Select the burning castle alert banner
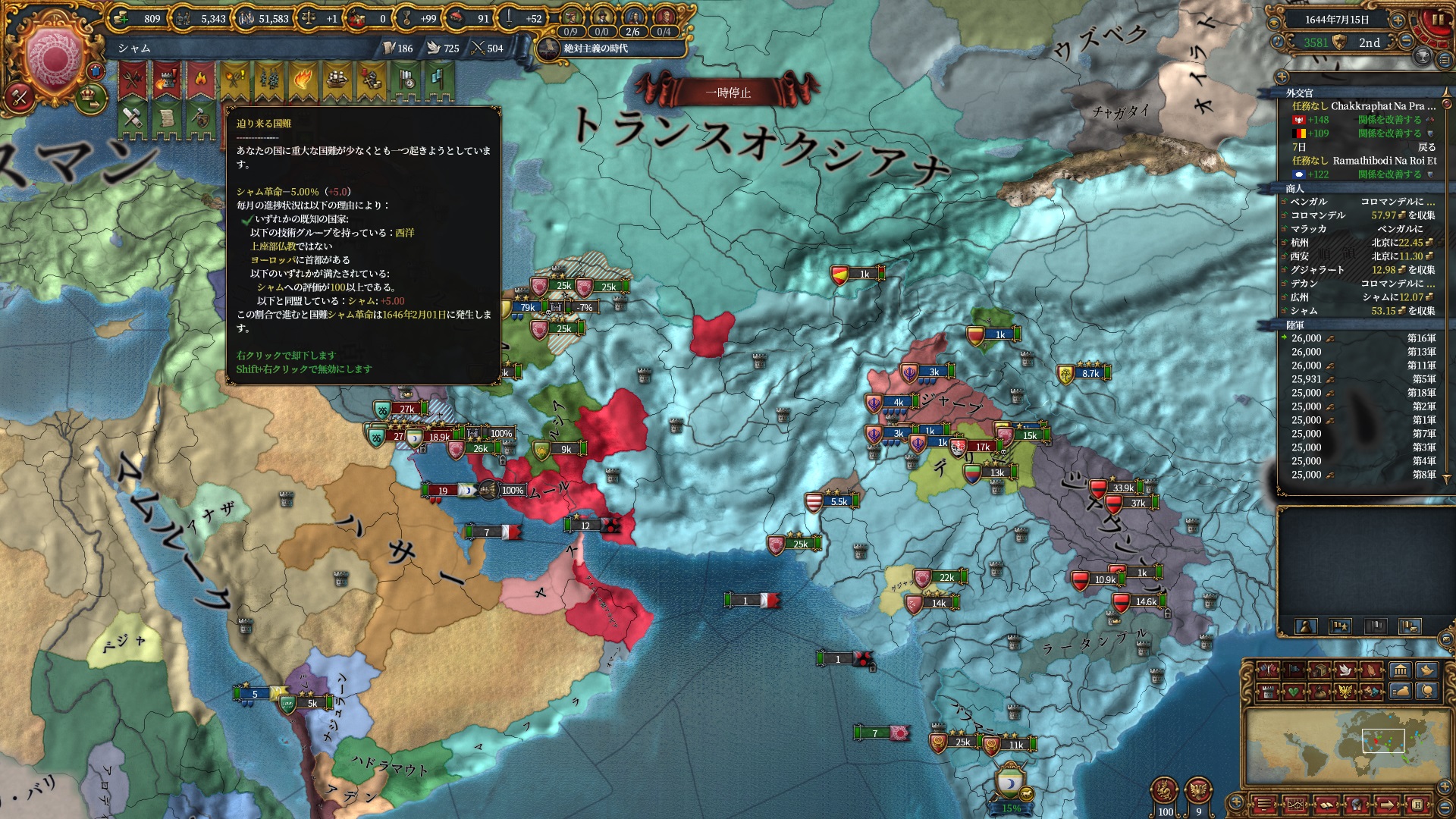The image size is (1456, 819). pos(166,80)
